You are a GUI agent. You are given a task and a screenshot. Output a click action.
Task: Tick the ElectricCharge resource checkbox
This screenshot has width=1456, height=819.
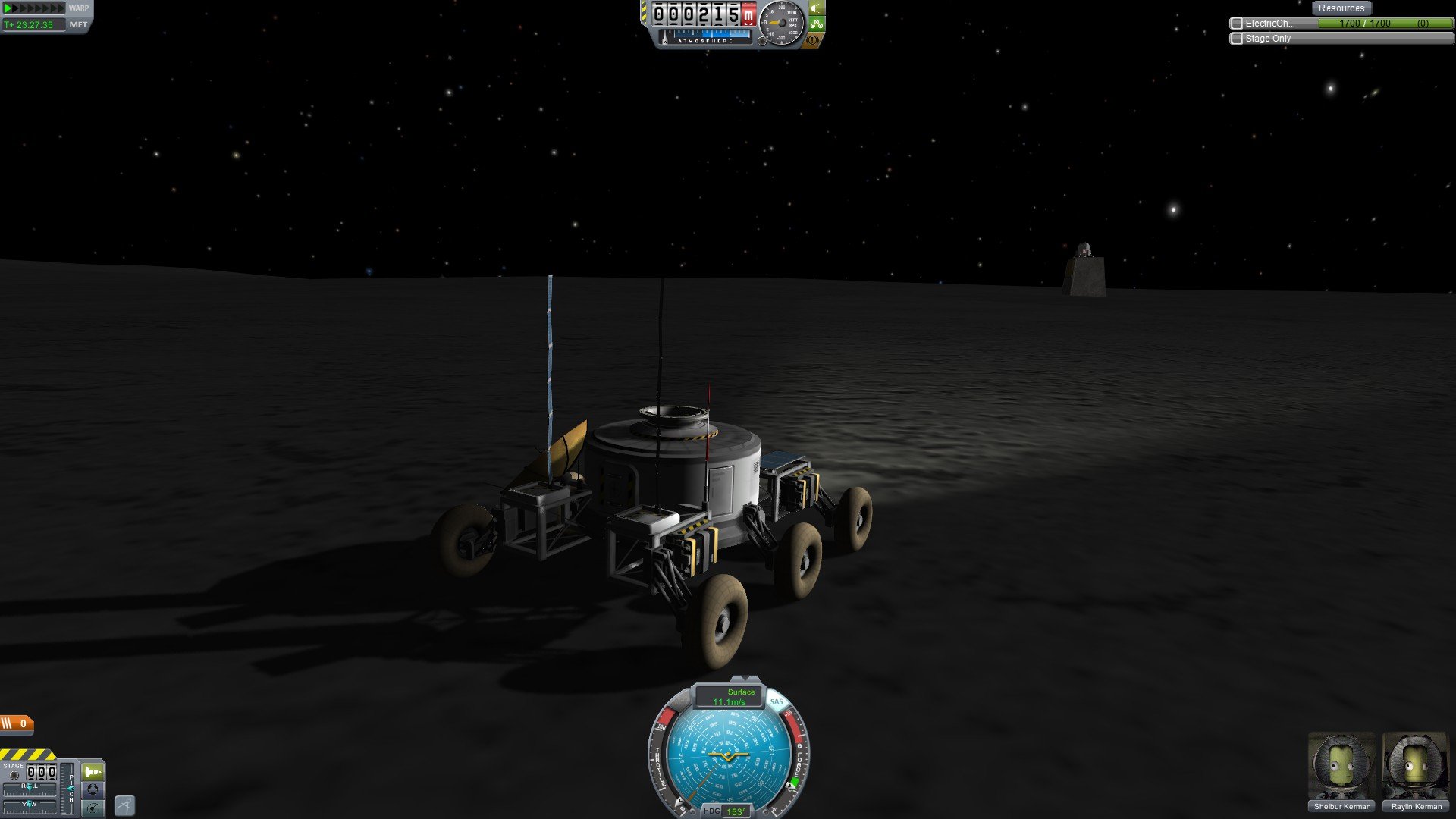(x=1237, y=24)
